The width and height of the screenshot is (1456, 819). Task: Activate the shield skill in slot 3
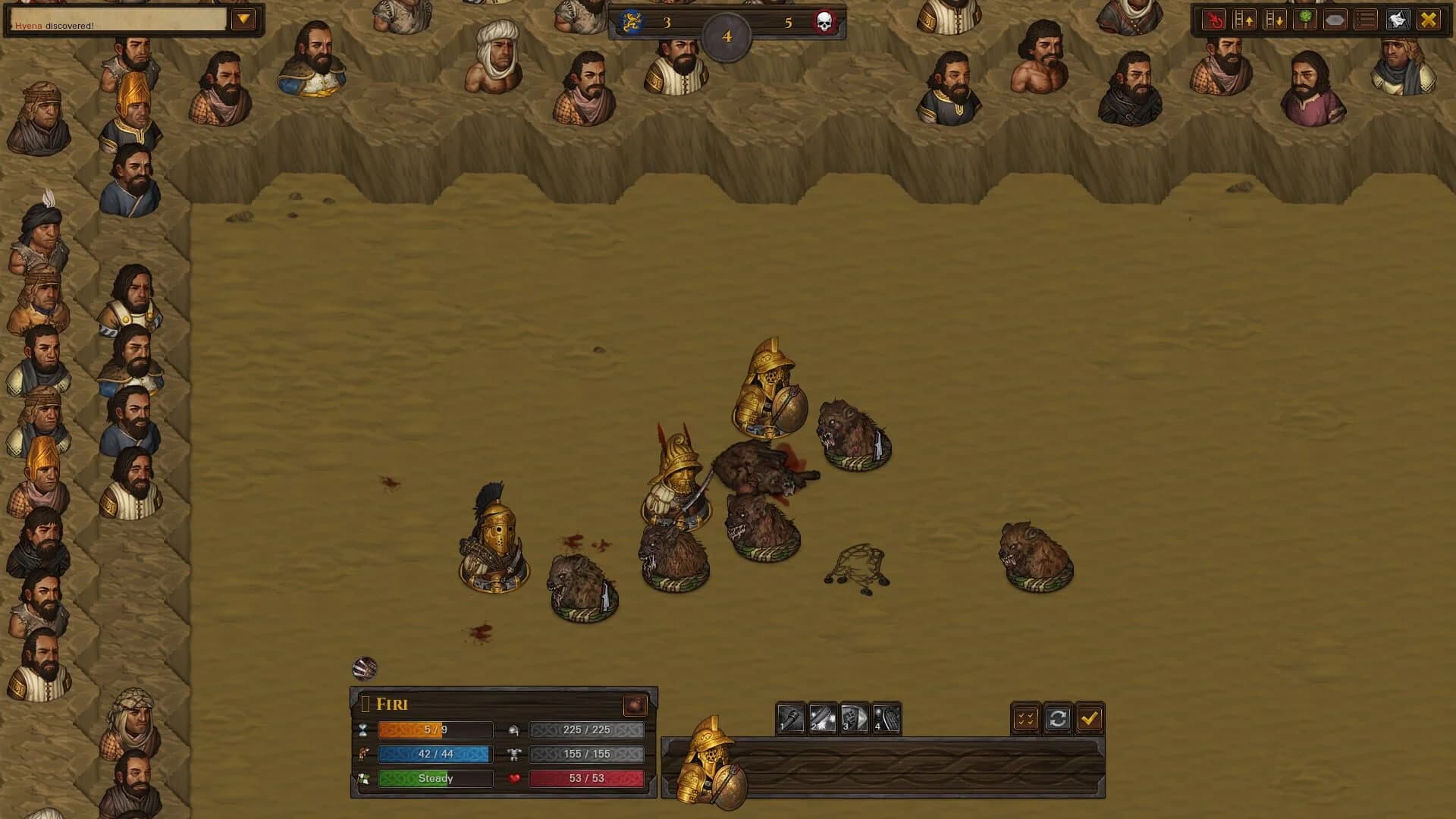pos(855,717)
